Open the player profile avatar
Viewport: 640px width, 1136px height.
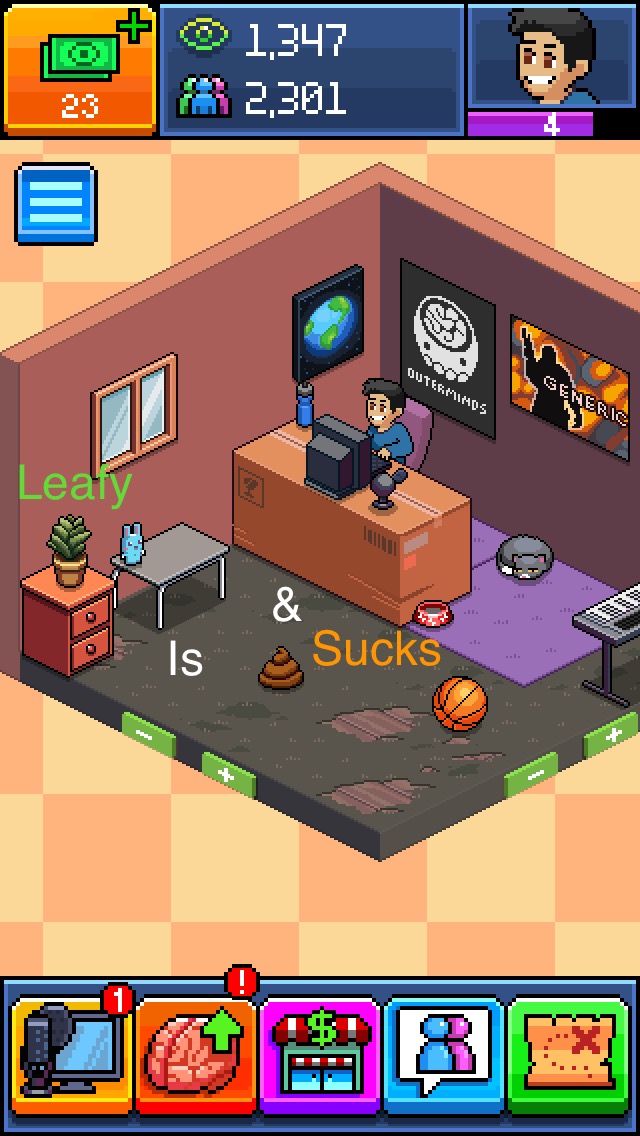pyautogui.click(x=551, y=60)
